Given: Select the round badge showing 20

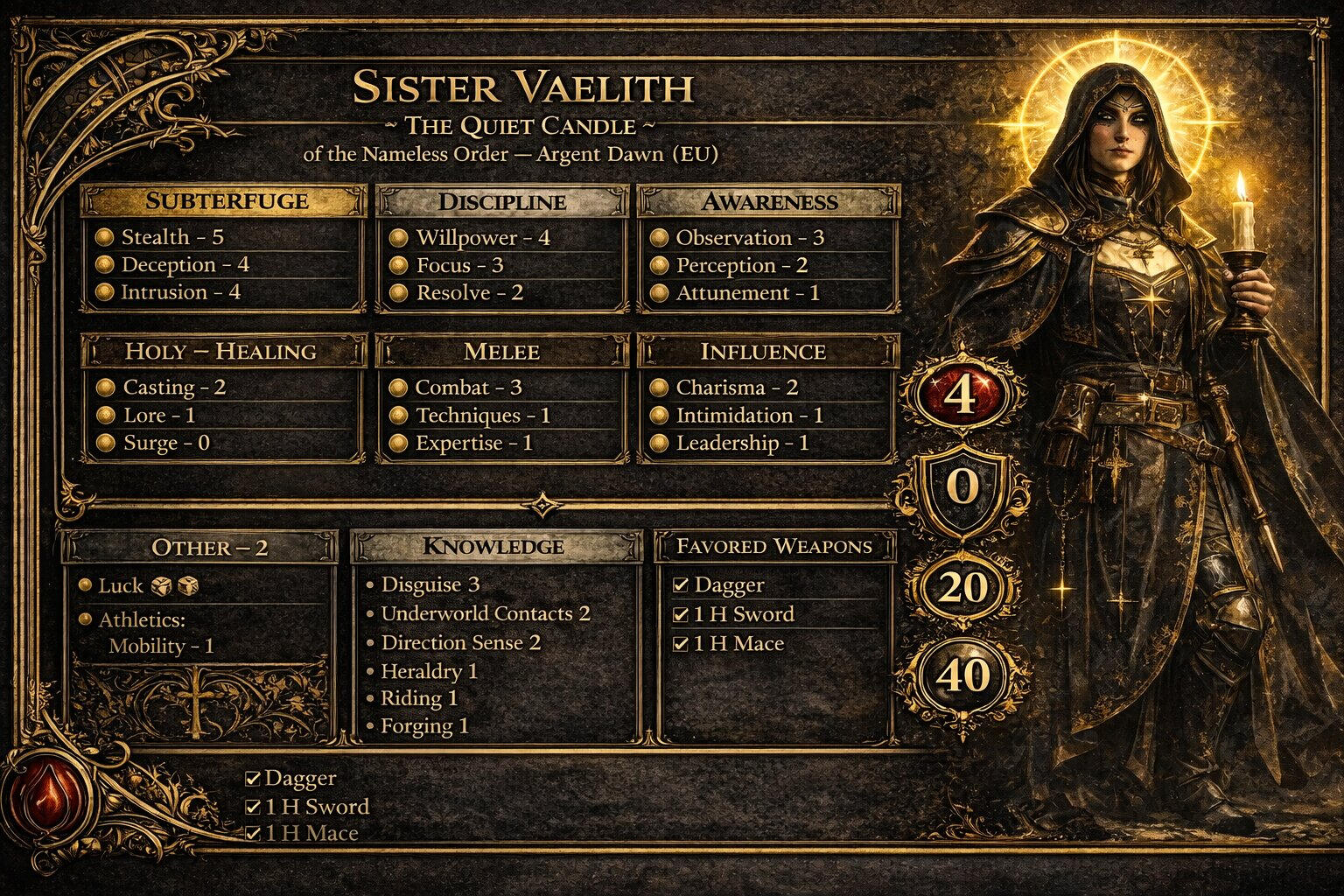Looking at the screenshot, I should coord(962,588).
